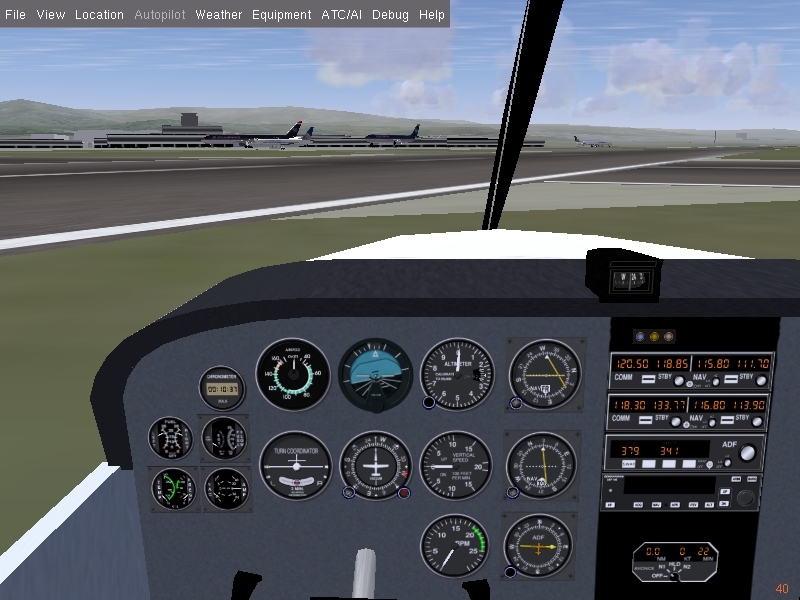Open the Debug menu

(x=390, y=15)
